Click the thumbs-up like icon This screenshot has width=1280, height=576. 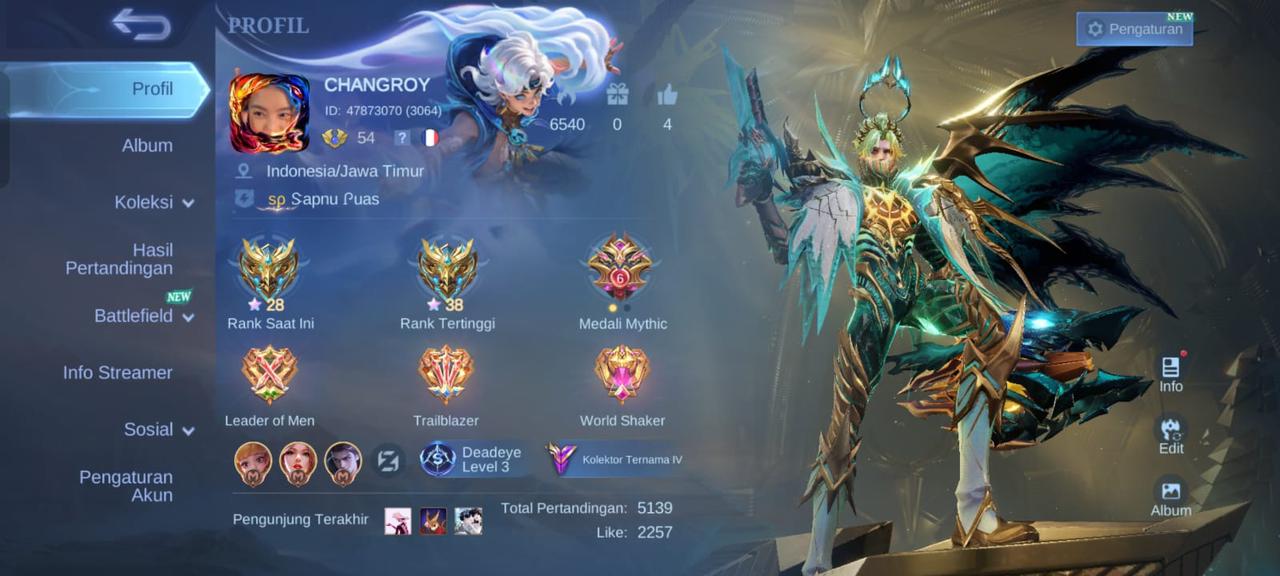tap(667, 96)
